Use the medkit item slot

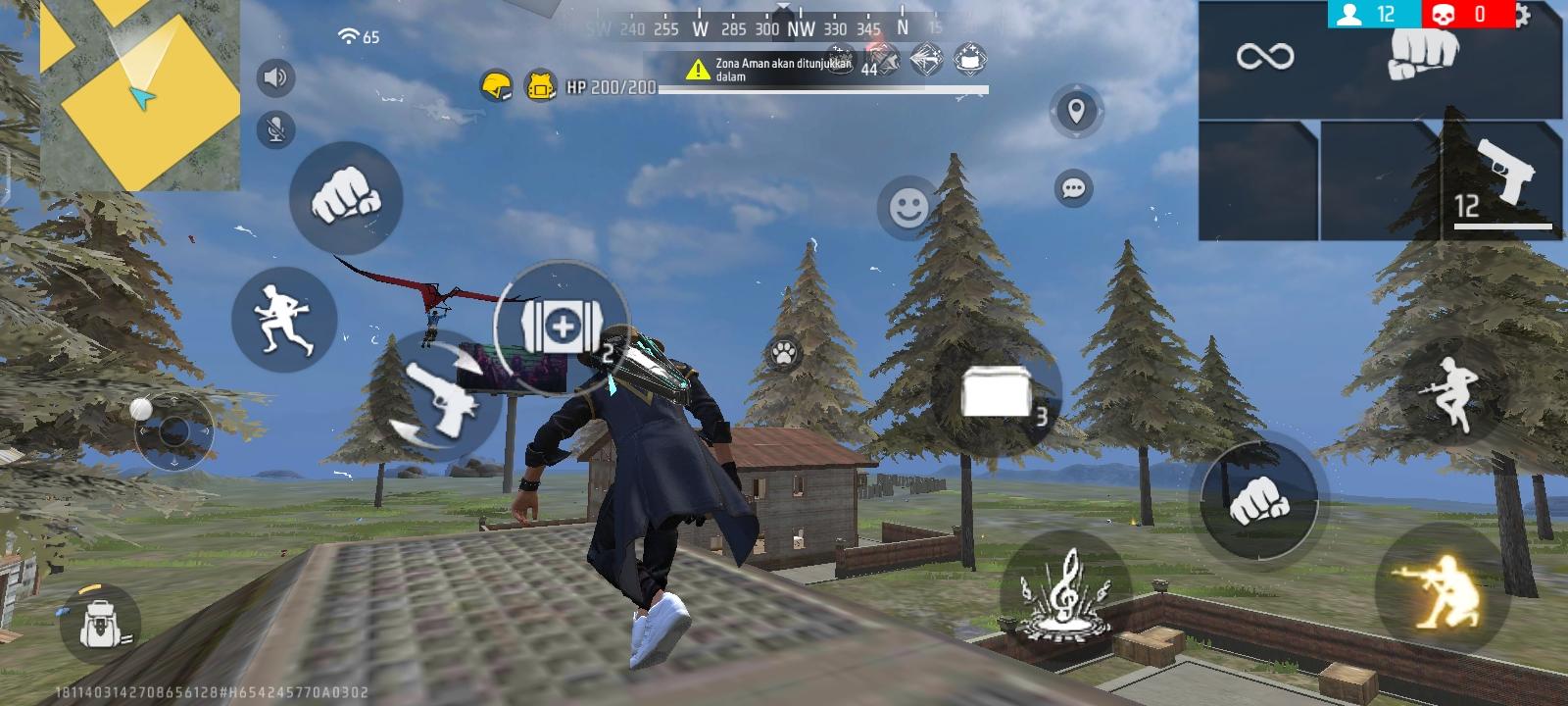point(563,328)
